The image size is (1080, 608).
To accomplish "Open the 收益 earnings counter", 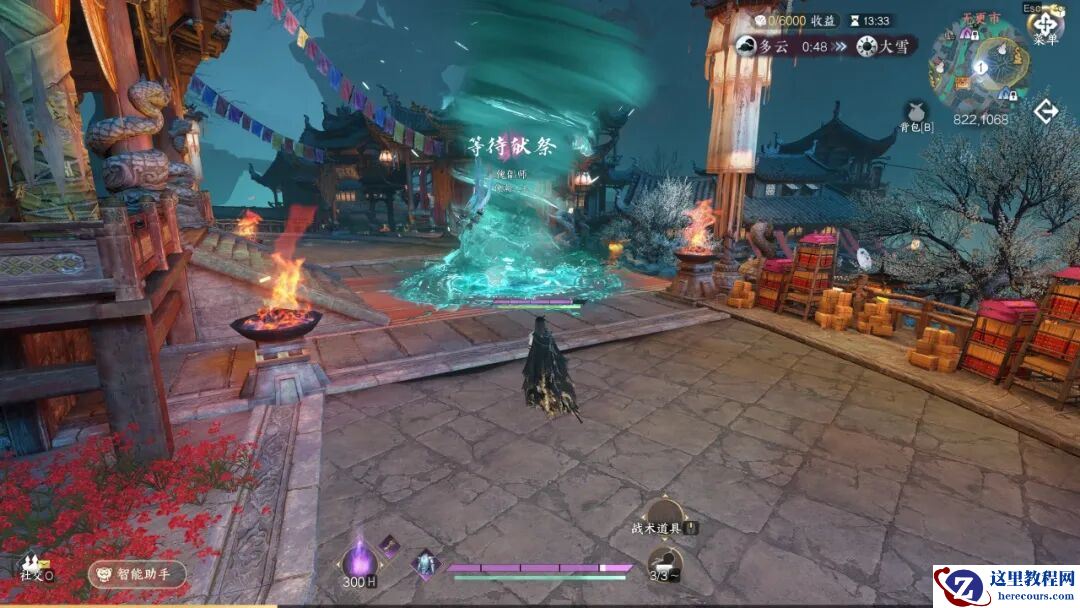I will coord(796,20).
